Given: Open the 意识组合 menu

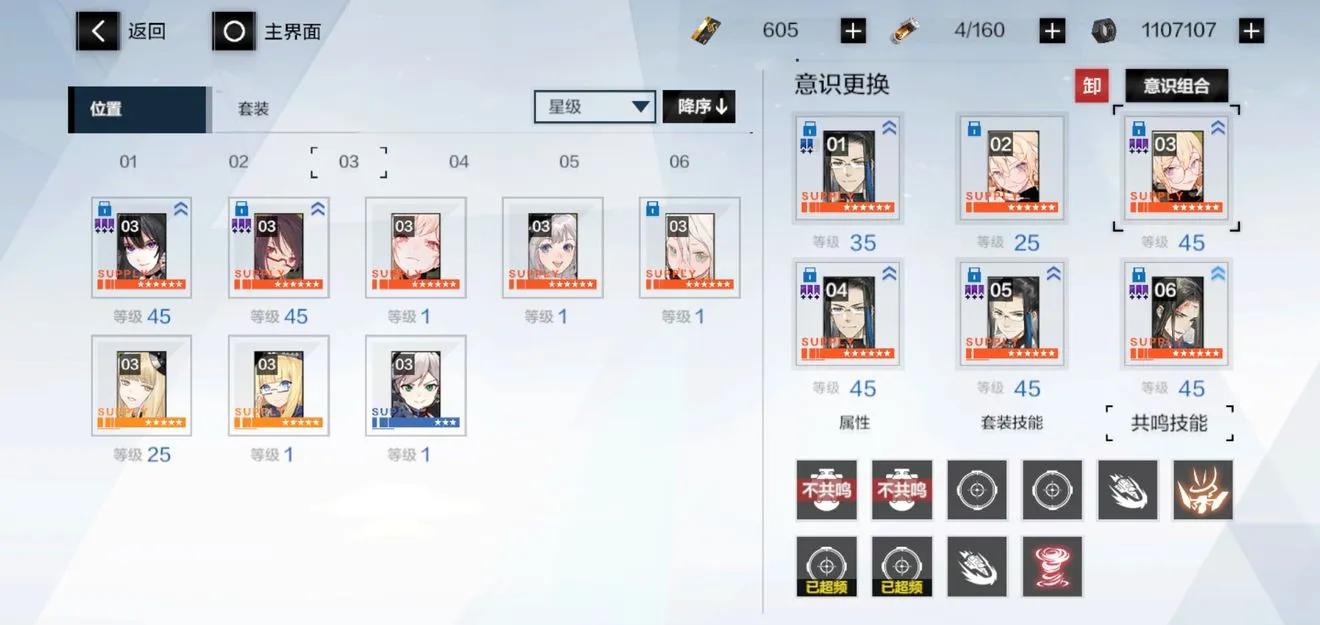Looking at the screenshot, I should (1176, 86).
